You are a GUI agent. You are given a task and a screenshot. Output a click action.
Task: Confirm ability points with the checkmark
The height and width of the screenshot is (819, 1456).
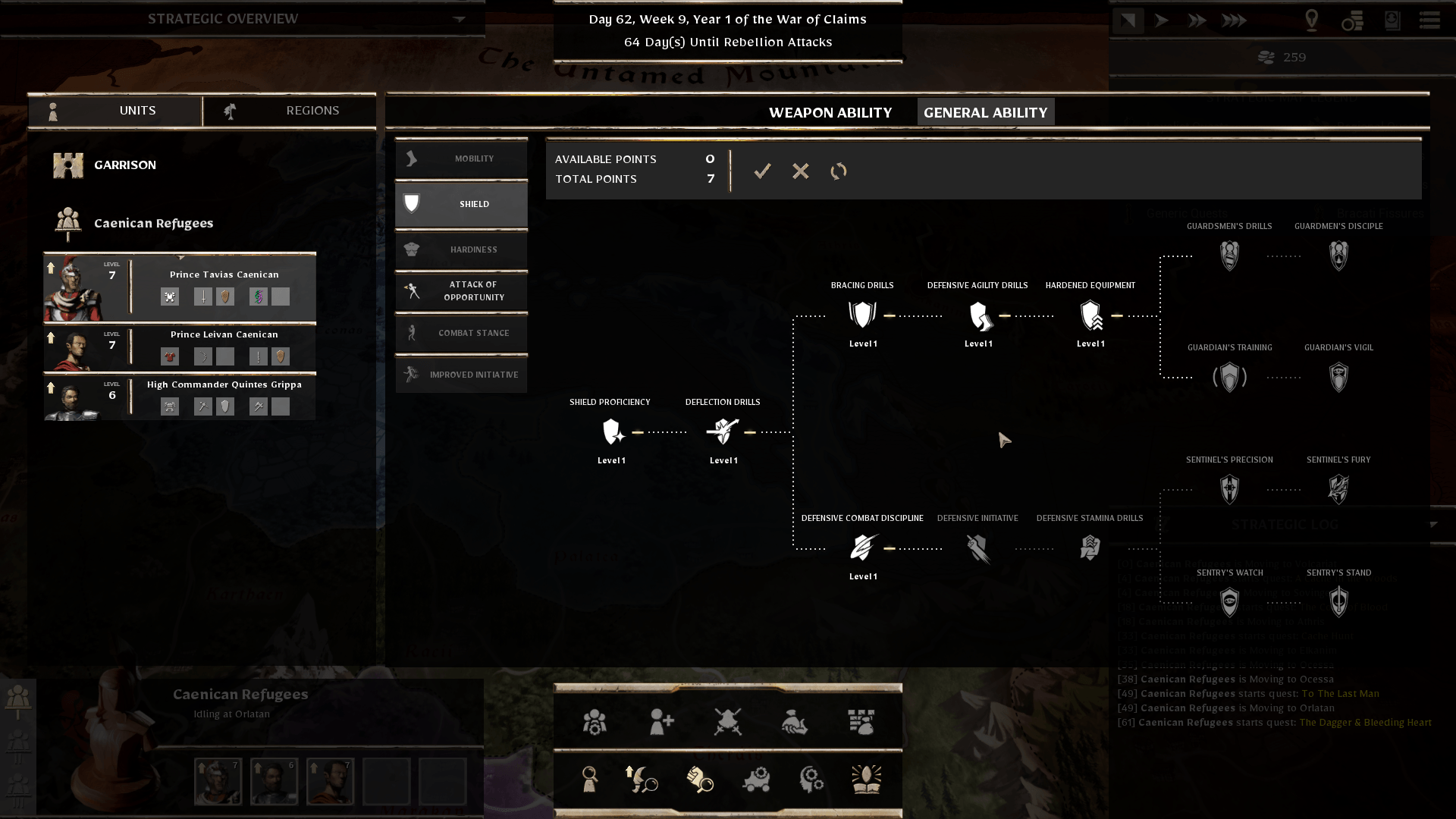pos(762,171)
